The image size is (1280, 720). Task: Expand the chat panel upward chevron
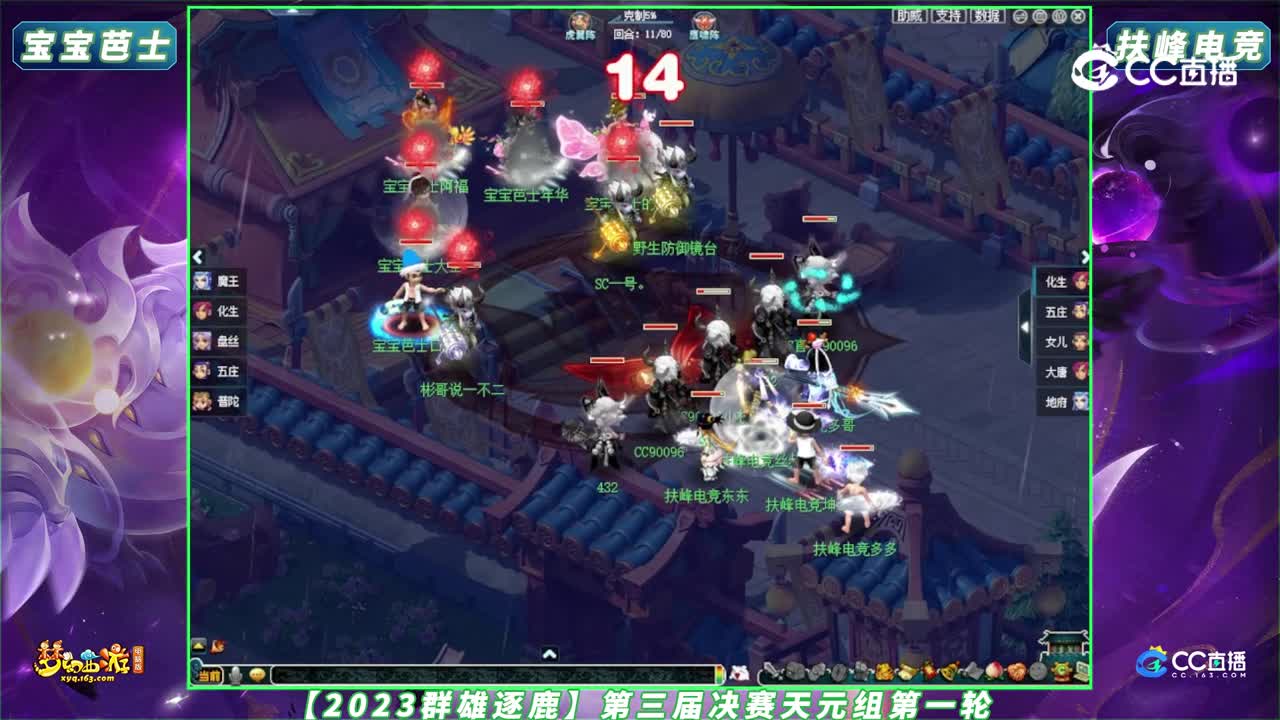[548, 654]
